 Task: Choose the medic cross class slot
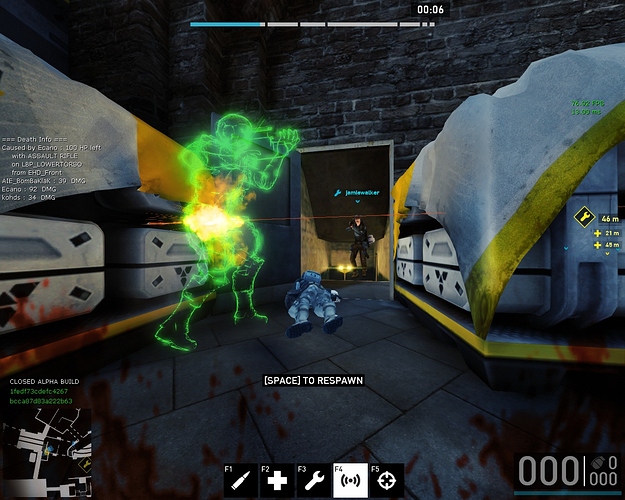tap(279, 481)
